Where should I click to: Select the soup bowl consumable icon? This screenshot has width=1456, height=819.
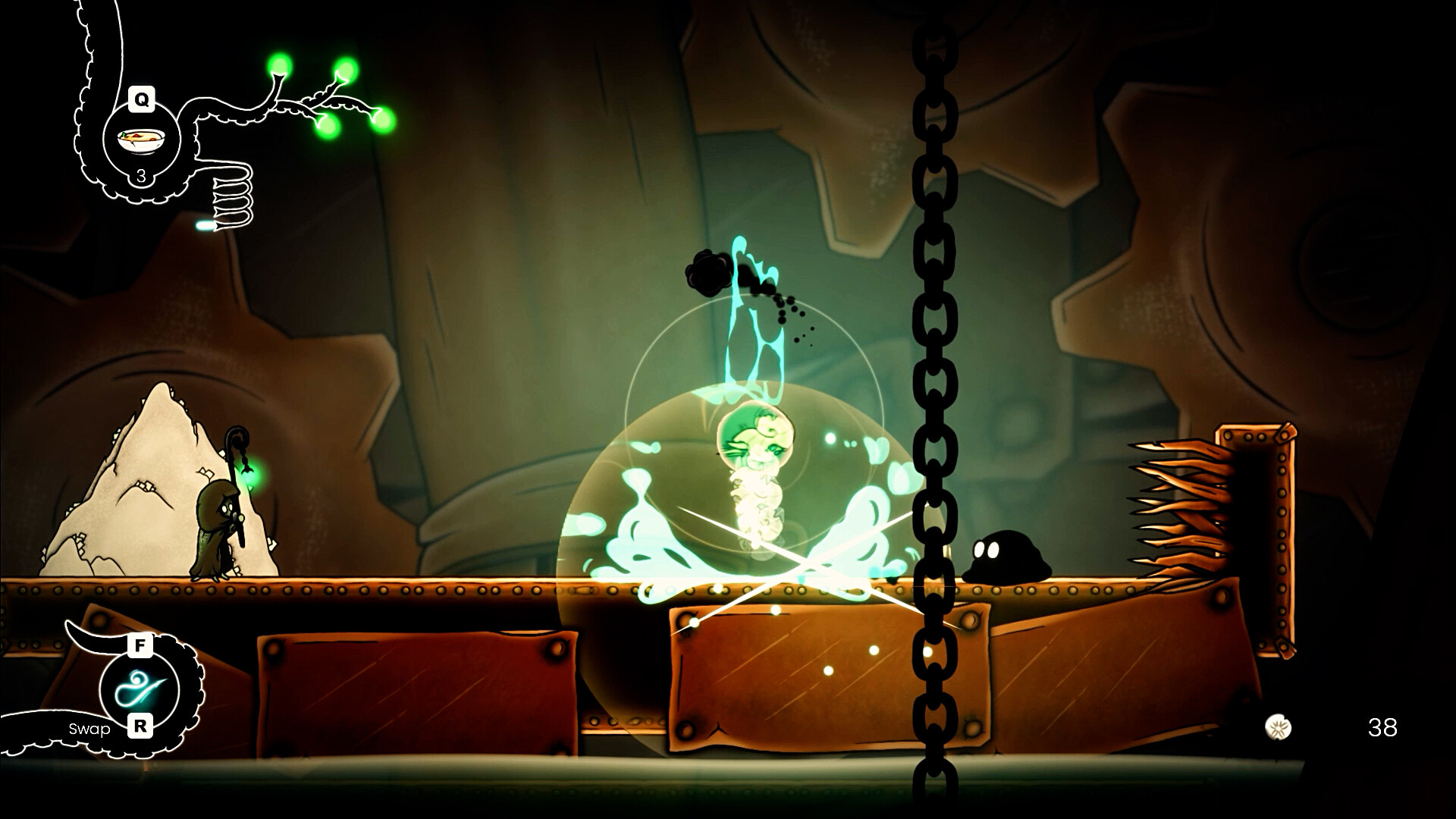(140, 138)
